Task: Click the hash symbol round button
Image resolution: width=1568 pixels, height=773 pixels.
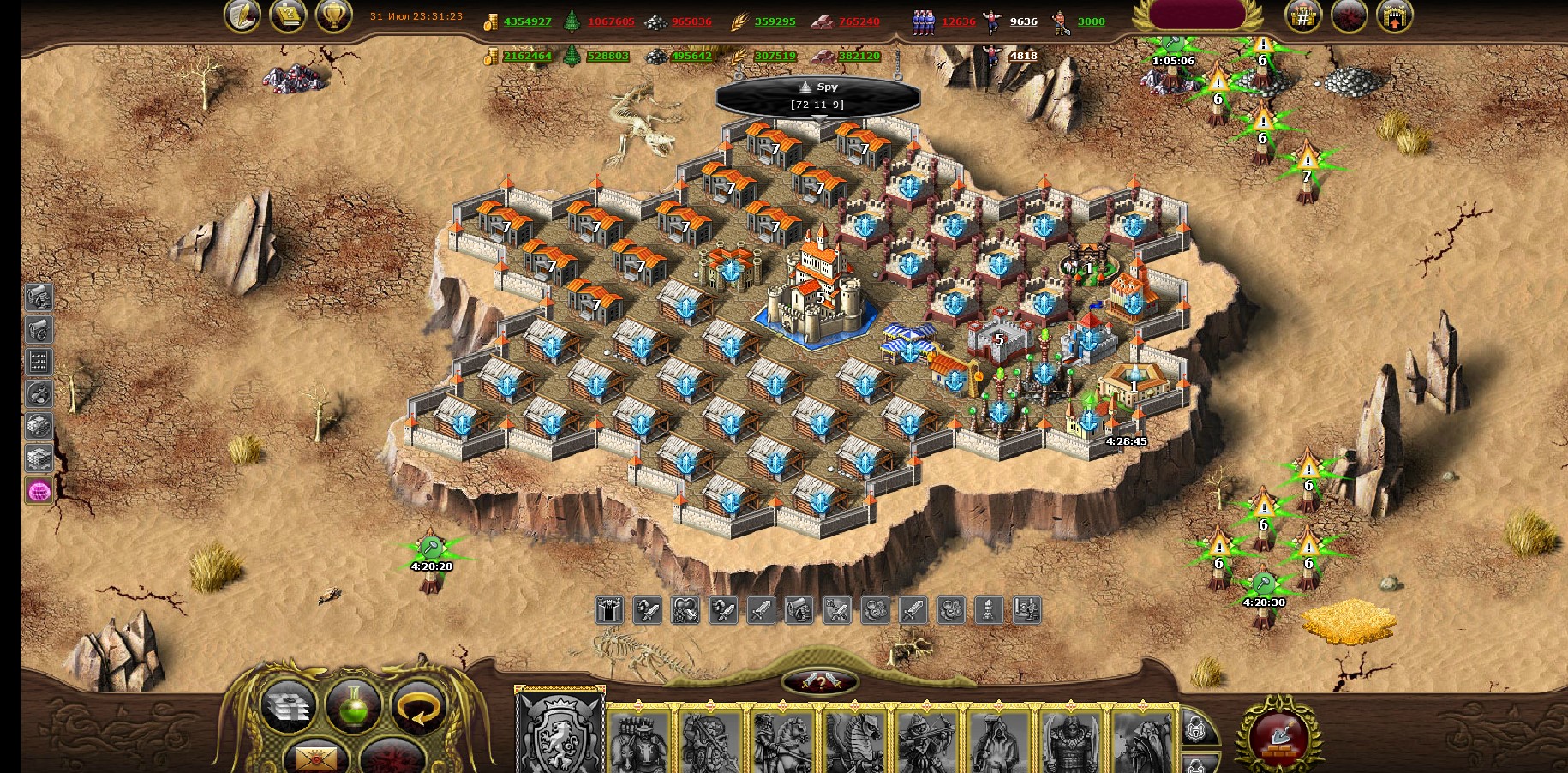Action: click(x=1302, y=15)
